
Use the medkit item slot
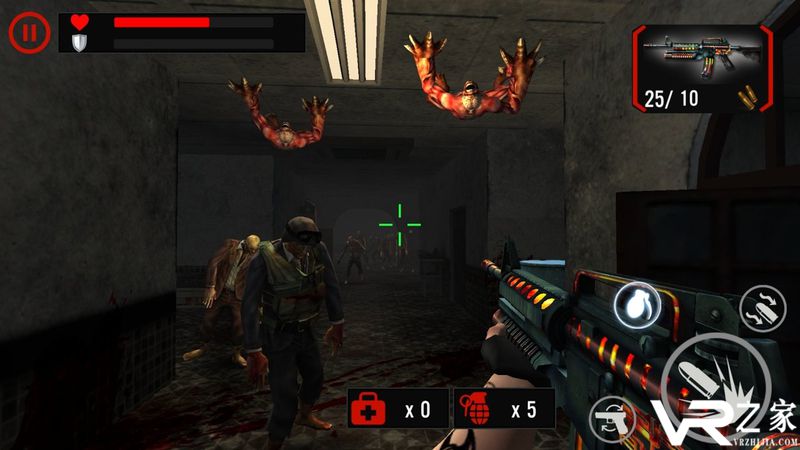(397, 410)
